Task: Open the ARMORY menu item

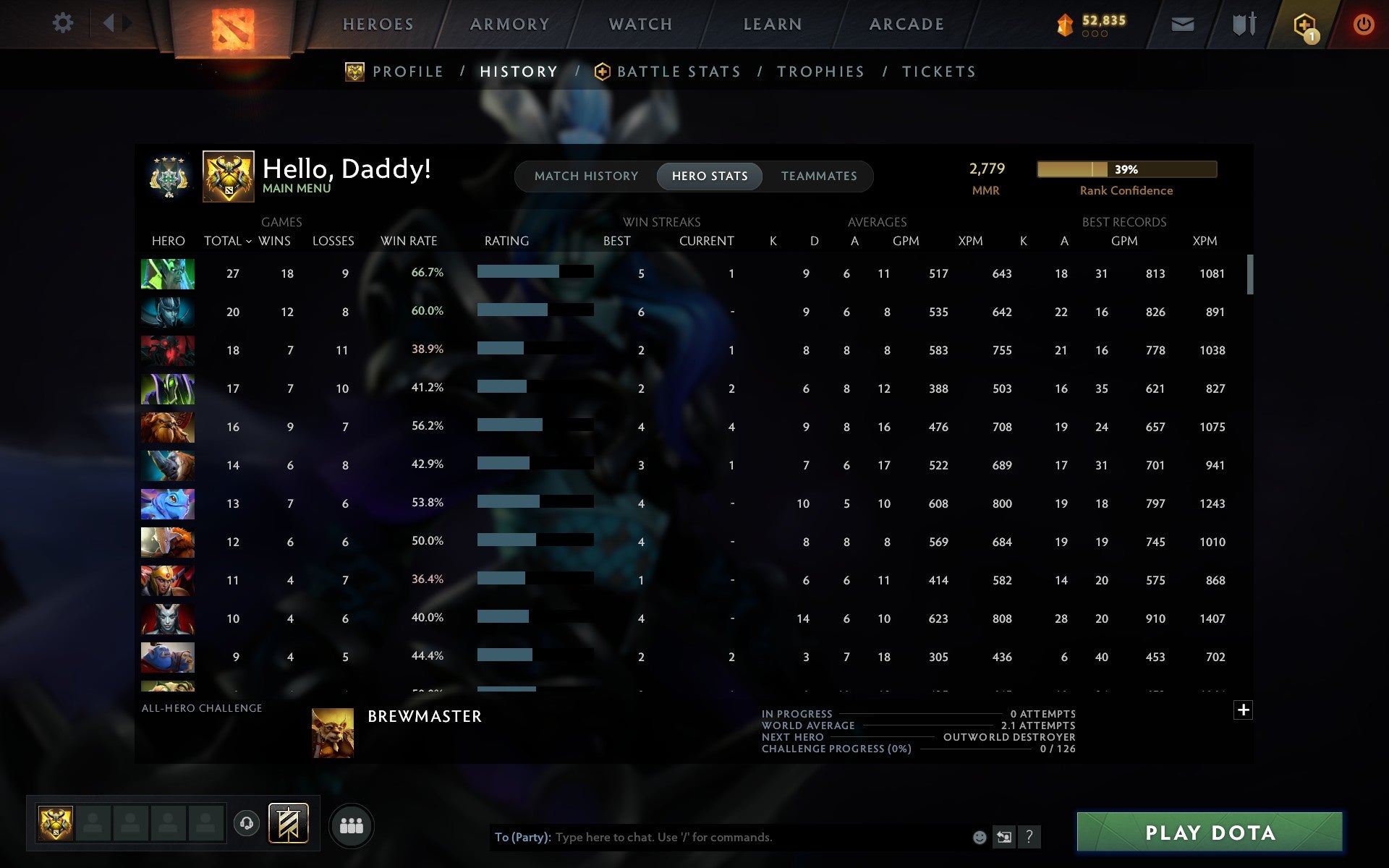Action: pyautogui.click(x=510, y=24)
